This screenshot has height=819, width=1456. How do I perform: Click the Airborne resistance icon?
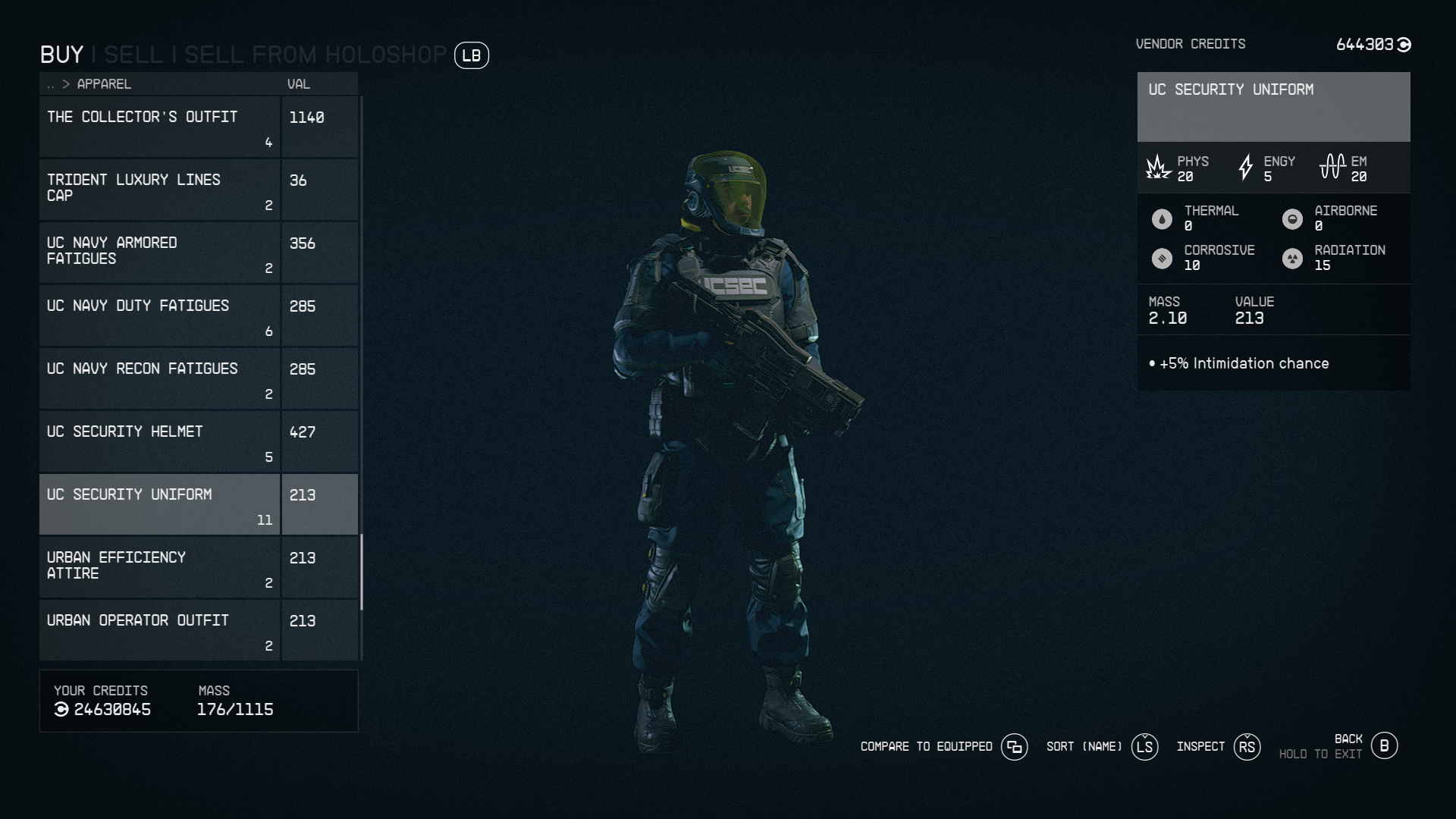[1294, 218]
